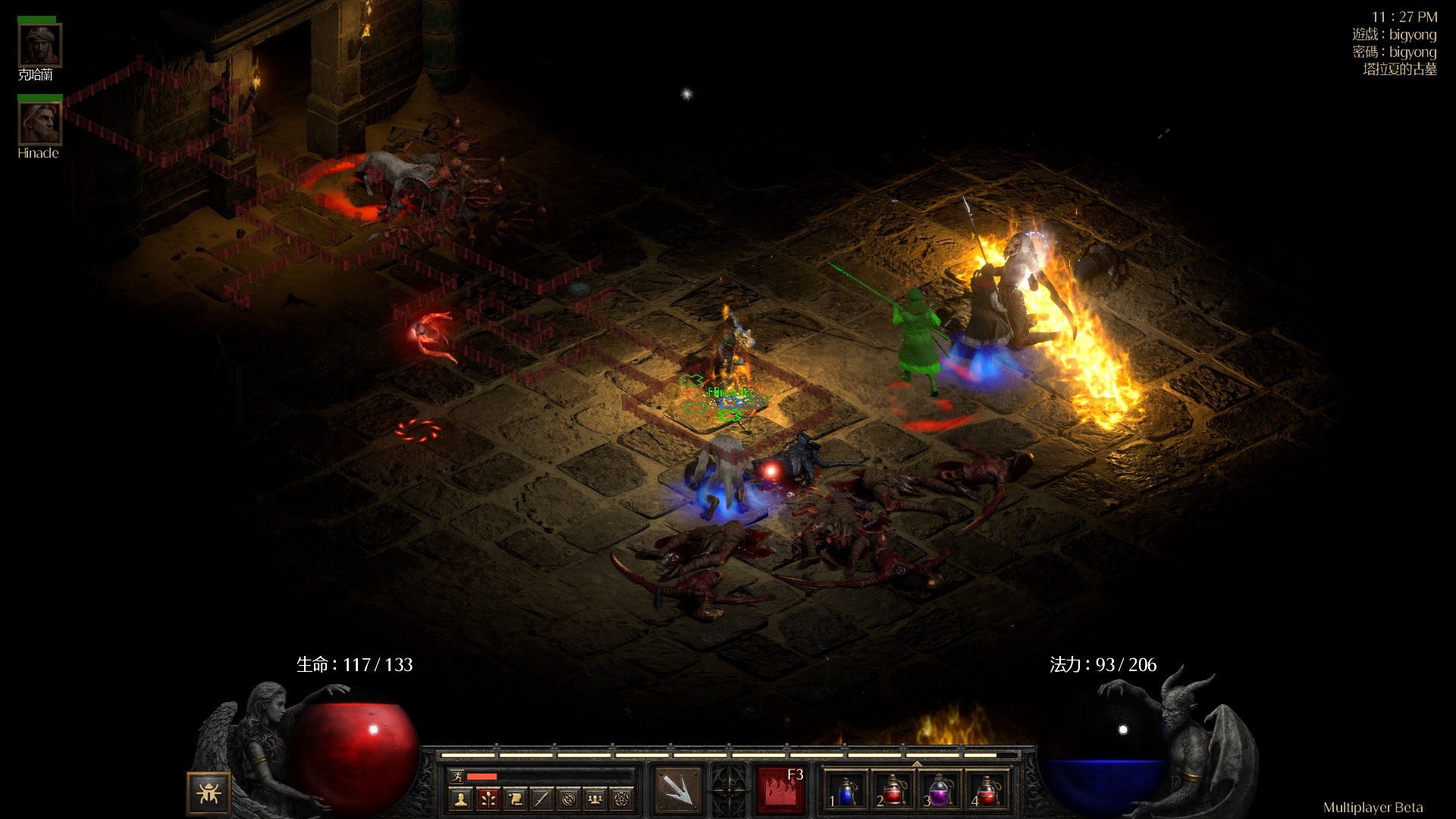This screenshot has height=819, width=1456.
Task: Expand the belt with the small arrow
Action: tap(917, 763)
